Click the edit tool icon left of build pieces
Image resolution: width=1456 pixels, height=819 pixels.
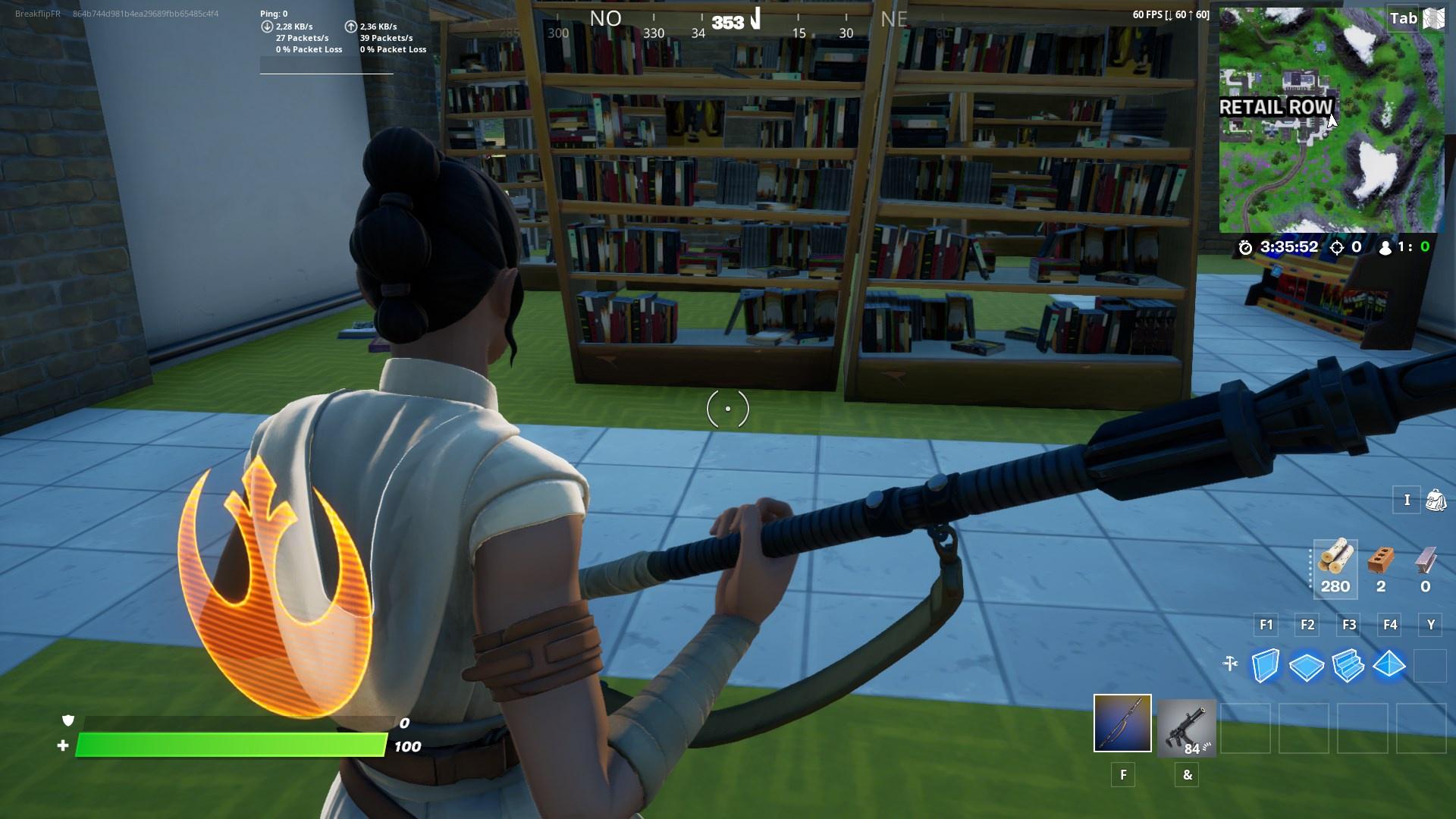tap(1229, 662)
